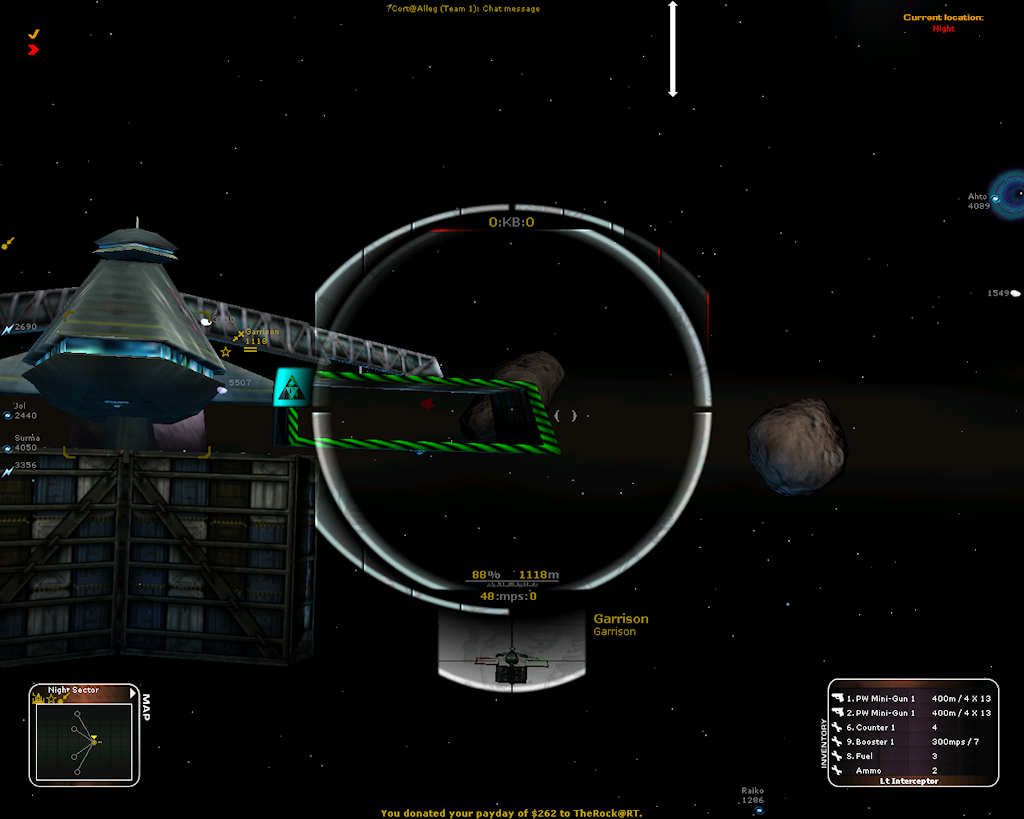
Task: Target the Surma aleph marker
Action: [x=8, y=447]
